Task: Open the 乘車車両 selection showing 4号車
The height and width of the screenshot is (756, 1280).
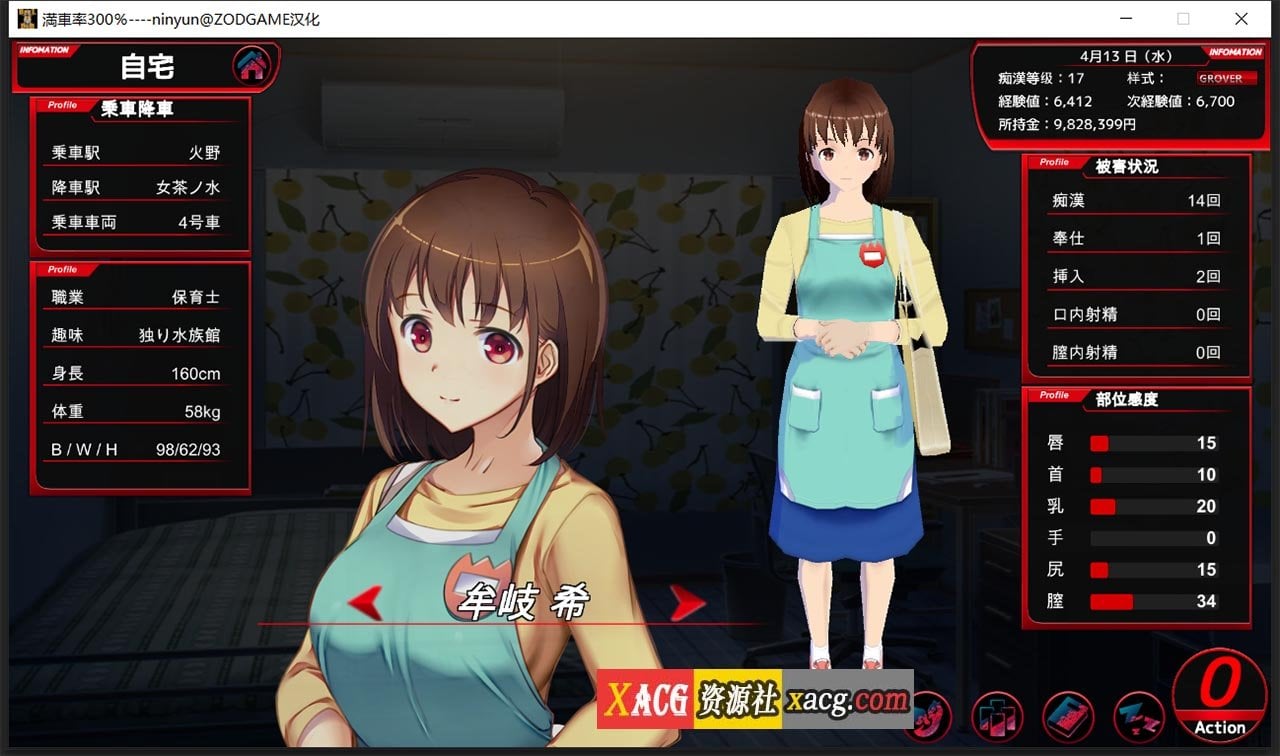Action: (x=138, y=222)
